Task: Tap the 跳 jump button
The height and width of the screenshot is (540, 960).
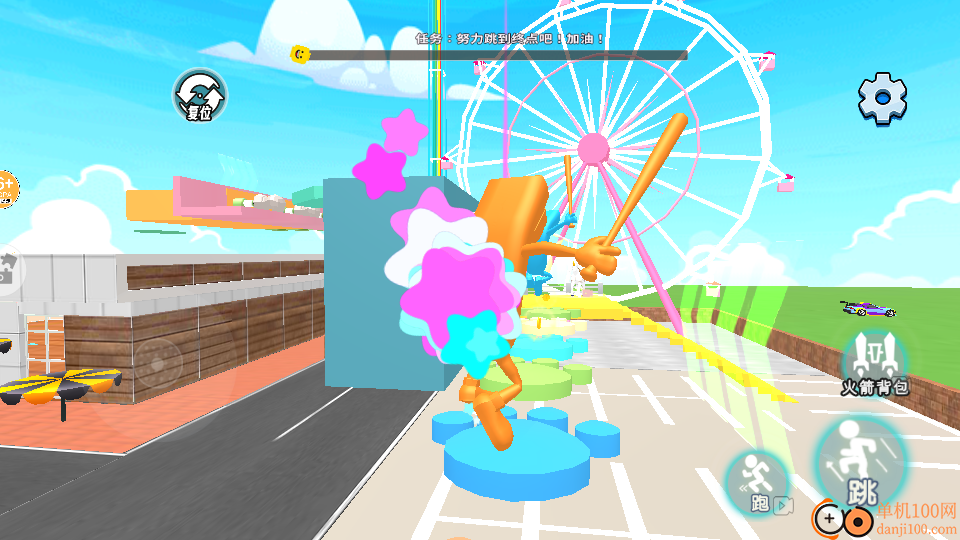Action: point(861,463)
